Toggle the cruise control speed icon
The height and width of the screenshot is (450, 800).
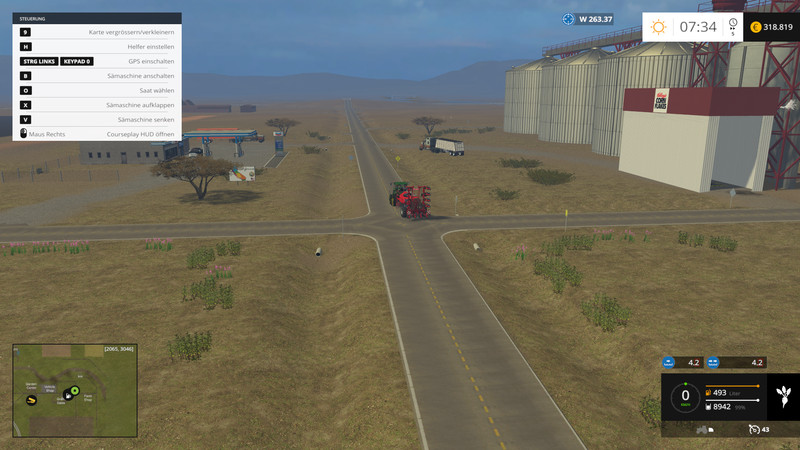753,429
